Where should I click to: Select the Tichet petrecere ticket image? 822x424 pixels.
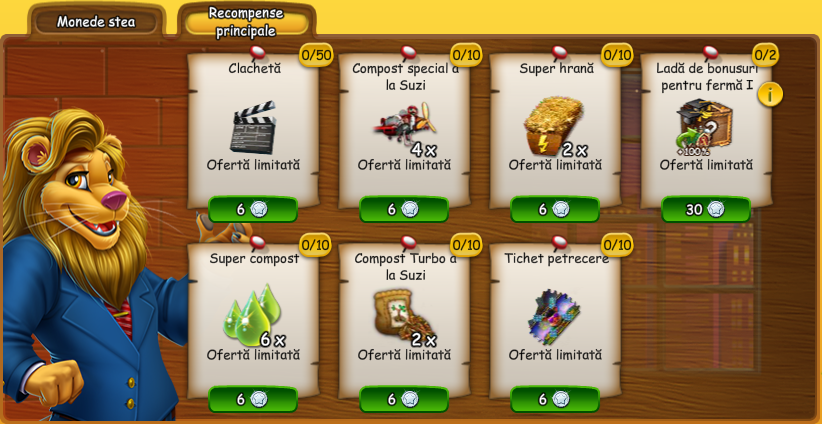pos(553,316)
